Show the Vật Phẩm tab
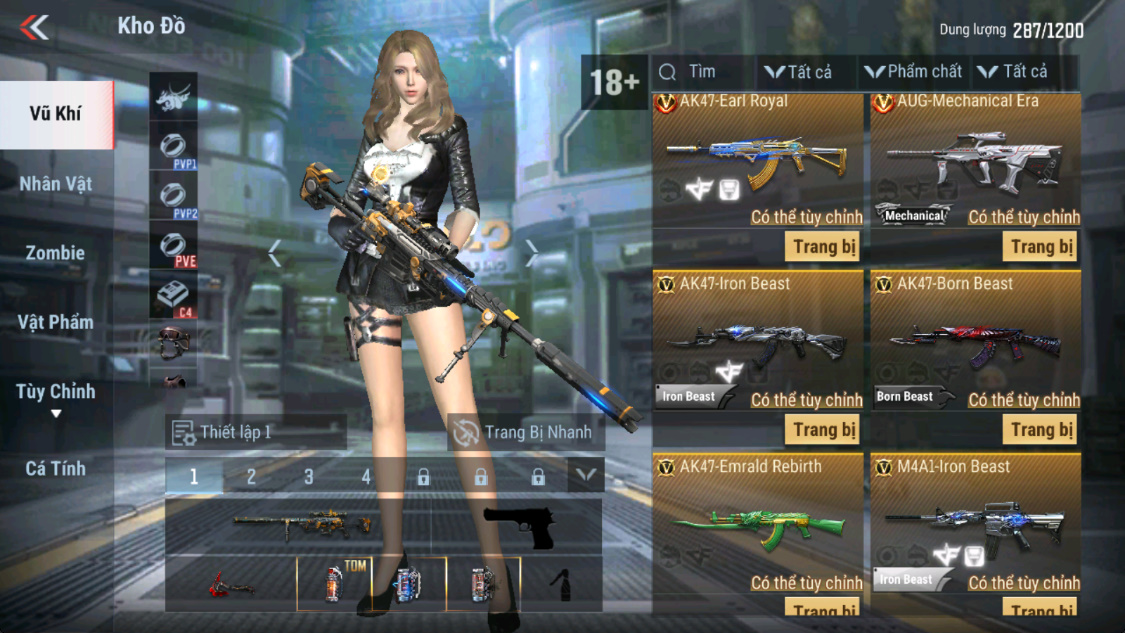This screenshot has height=633, width=1125. pyautogui.click(x=56, y=322)
